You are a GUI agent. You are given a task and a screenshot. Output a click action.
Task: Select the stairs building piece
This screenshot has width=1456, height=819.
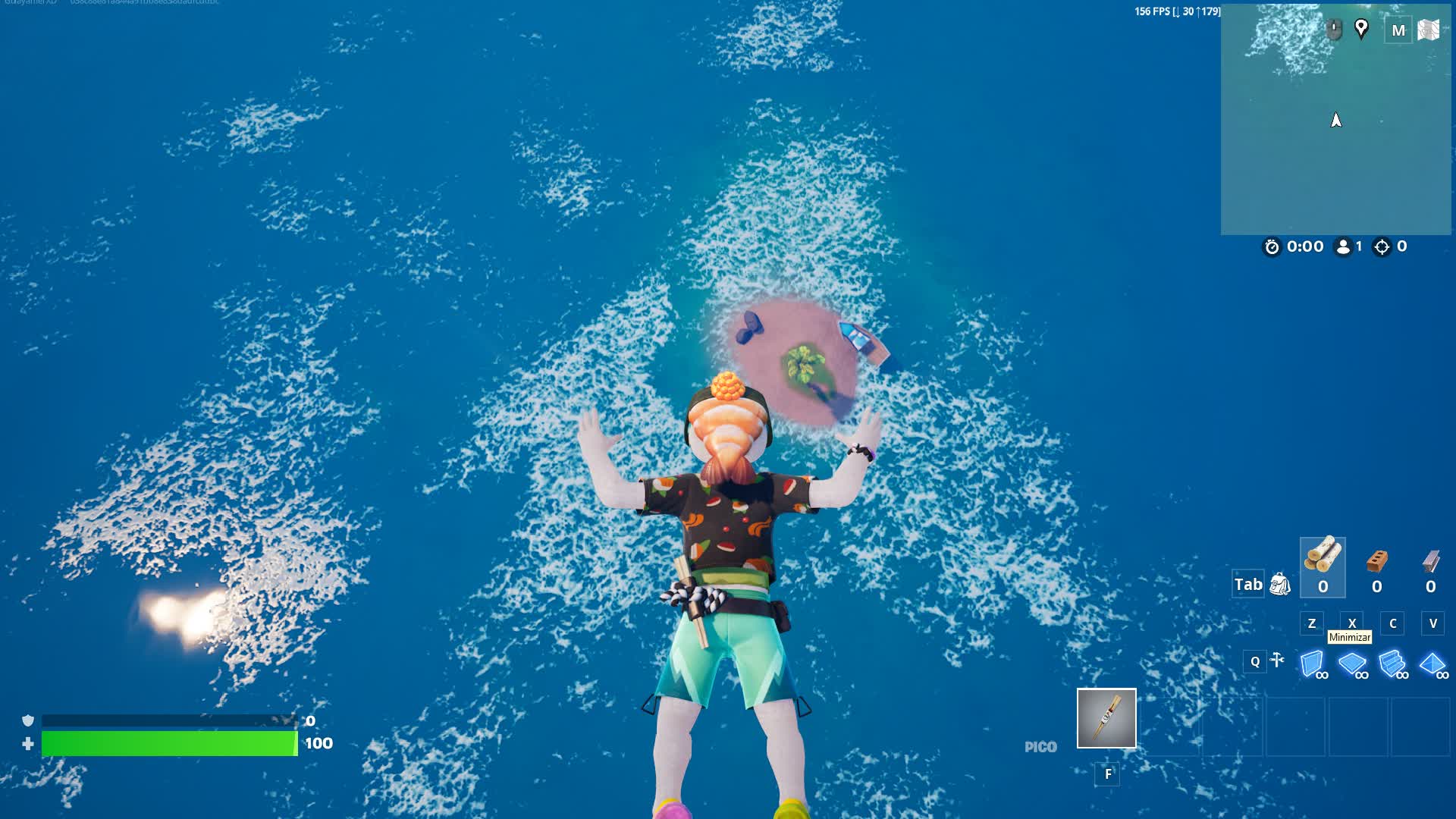pyautogui.click(x=1392, y=663)
